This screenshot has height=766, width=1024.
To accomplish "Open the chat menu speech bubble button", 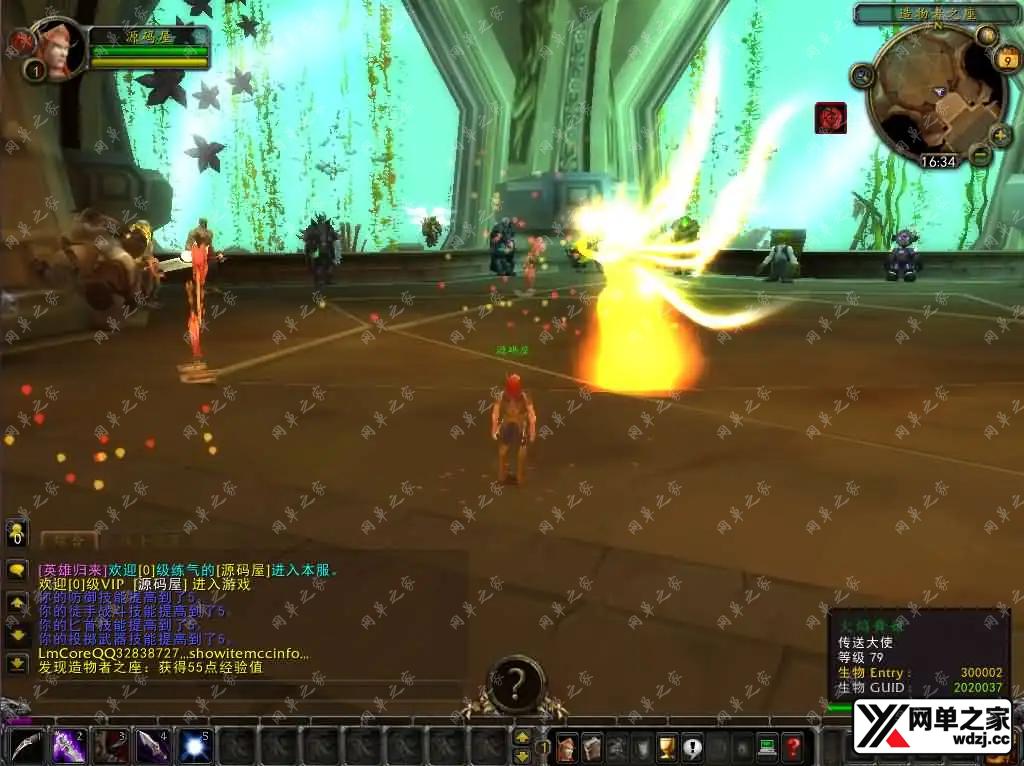I will click(x=17, y=570).
